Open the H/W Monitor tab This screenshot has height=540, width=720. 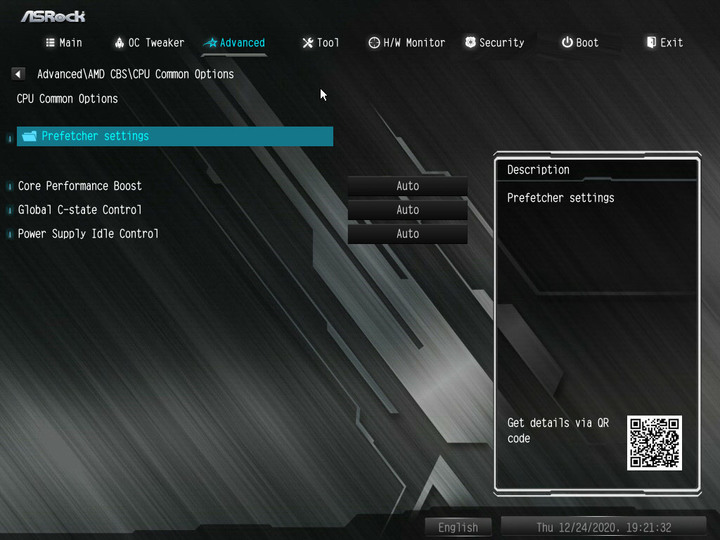click(406, 43)
